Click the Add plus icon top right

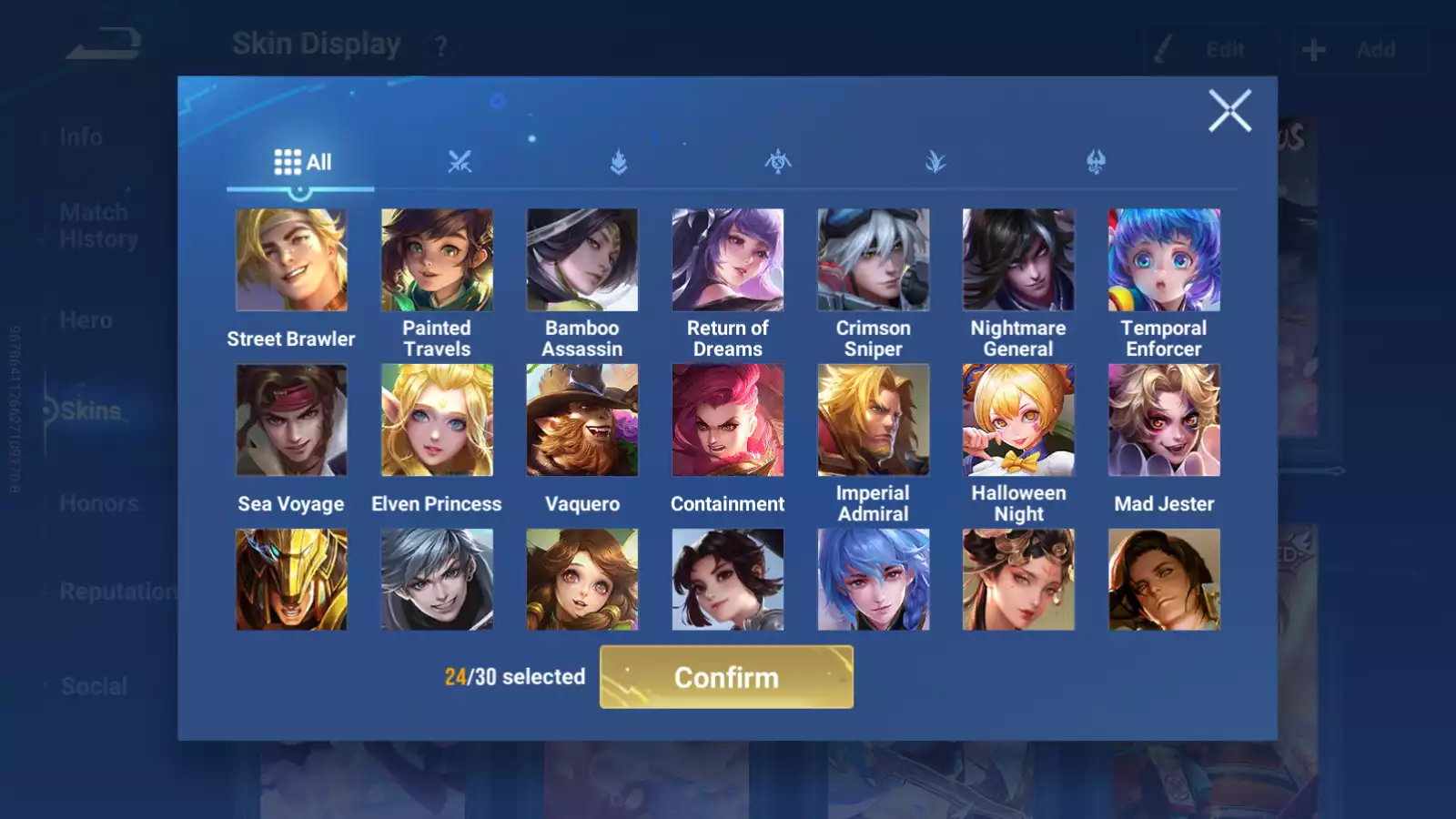point(1312,49)
